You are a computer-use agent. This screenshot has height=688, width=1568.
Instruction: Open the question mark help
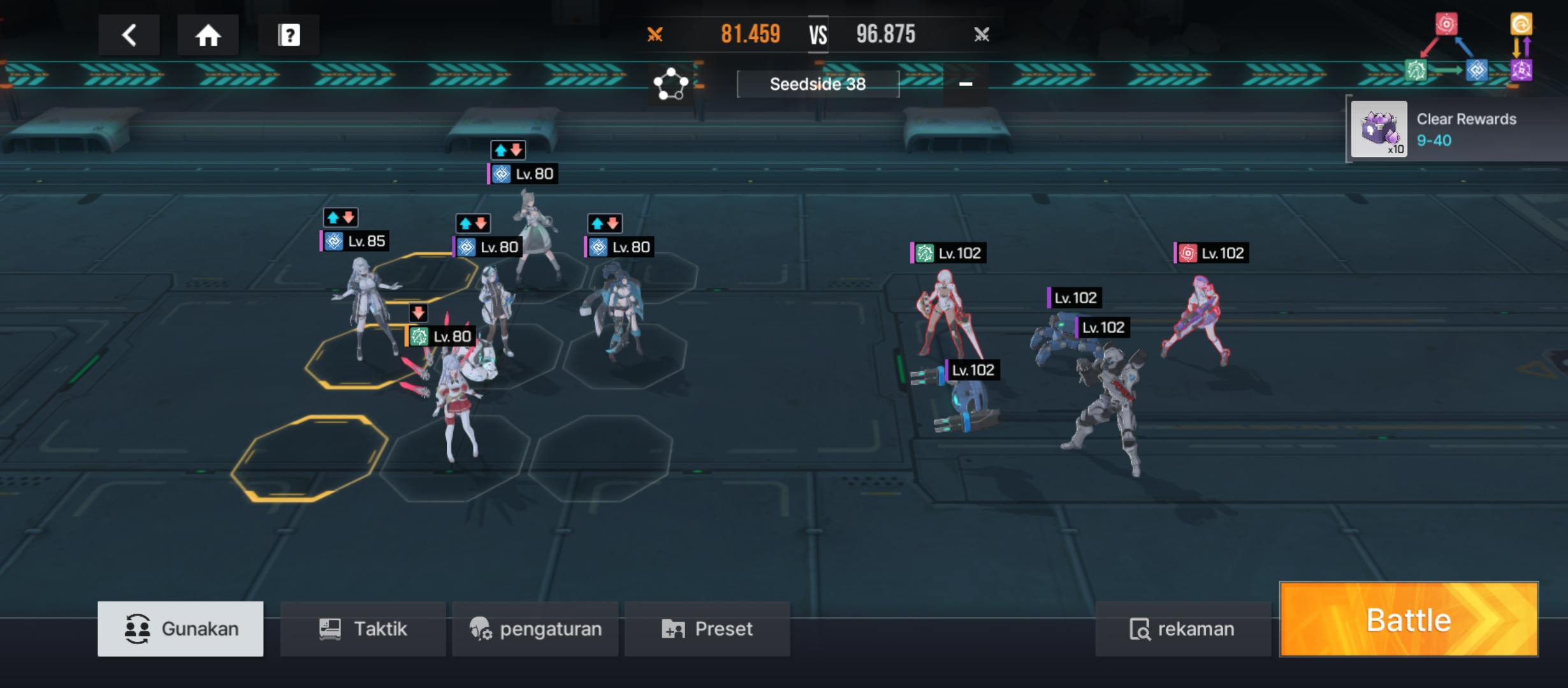[289, 35]
